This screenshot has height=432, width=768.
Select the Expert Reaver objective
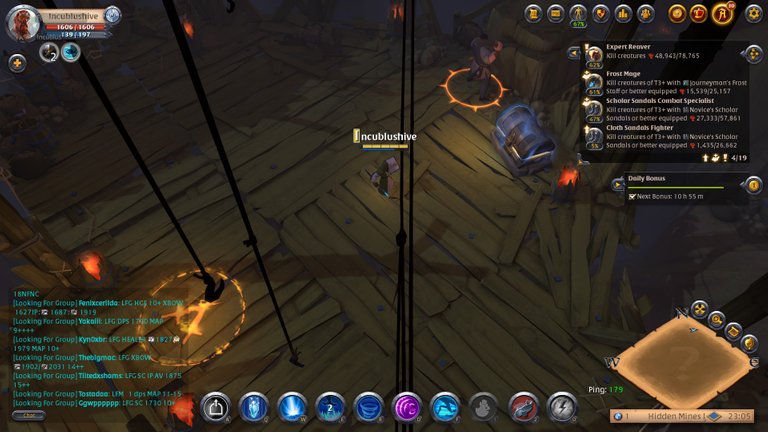tap(660, 55)
